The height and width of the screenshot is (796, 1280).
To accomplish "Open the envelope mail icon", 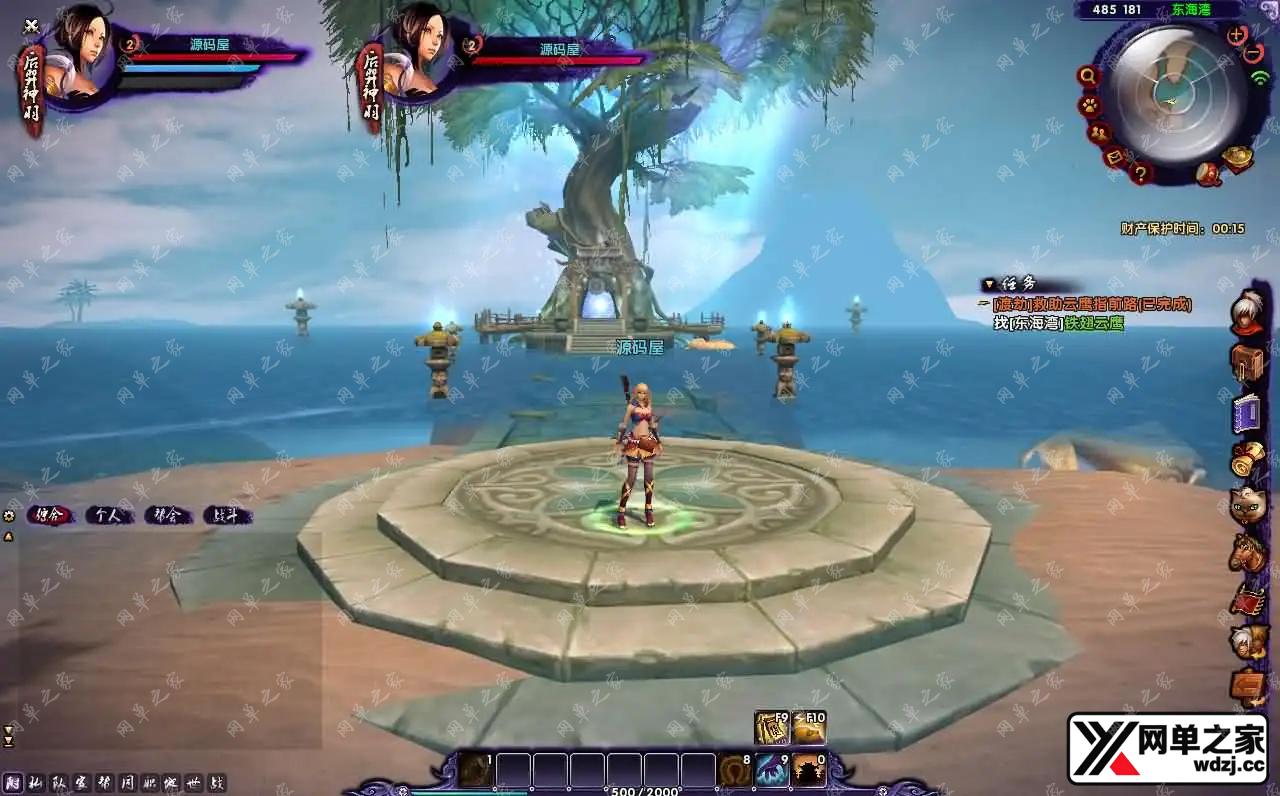I will pyautogui.click(x=1115, y=157).
